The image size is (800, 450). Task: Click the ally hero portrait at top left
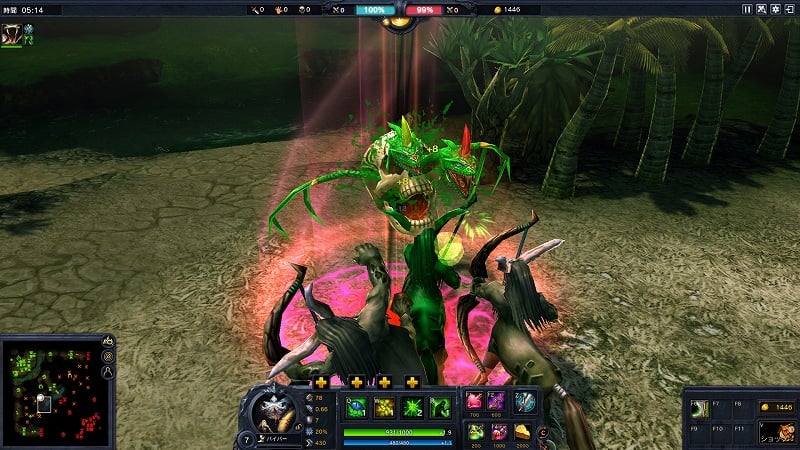(x=13, y=33)
